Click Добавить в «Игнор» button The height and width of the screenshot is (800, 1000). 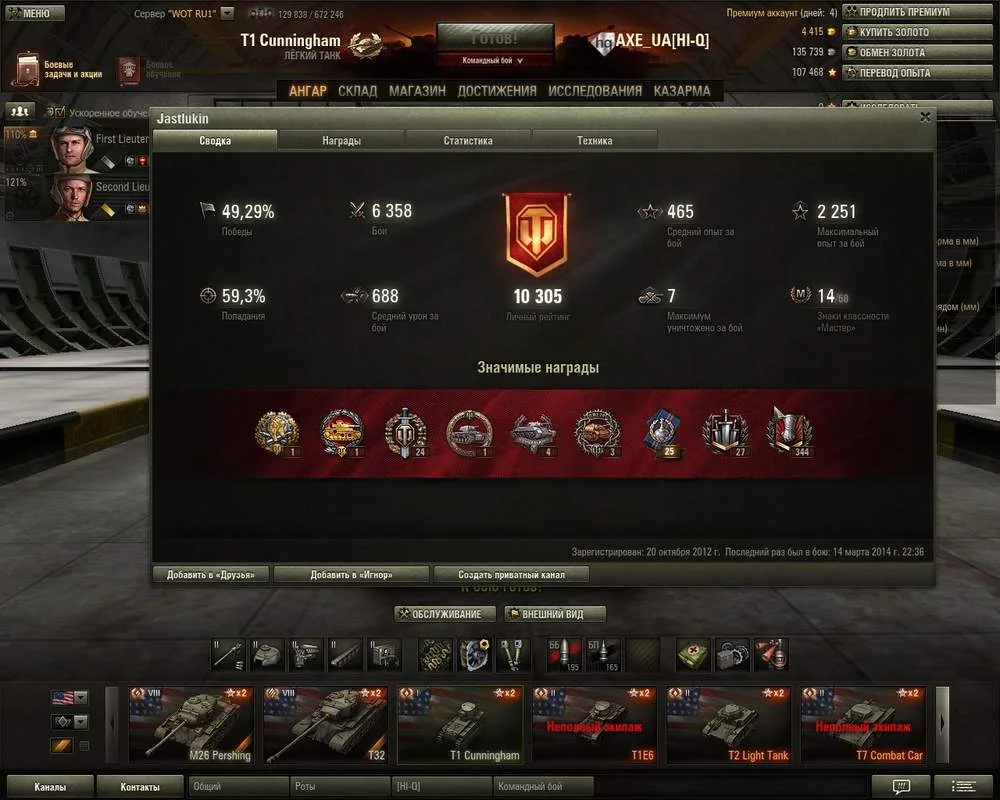pyautogui.click(x=351, y=574)
